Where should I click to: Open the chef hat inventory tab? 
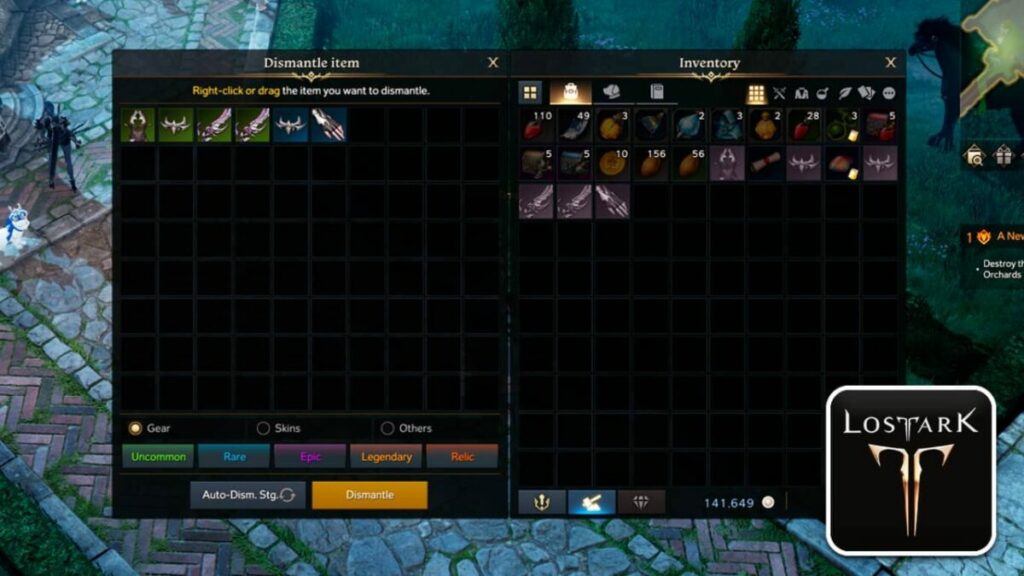click(611, 92)
